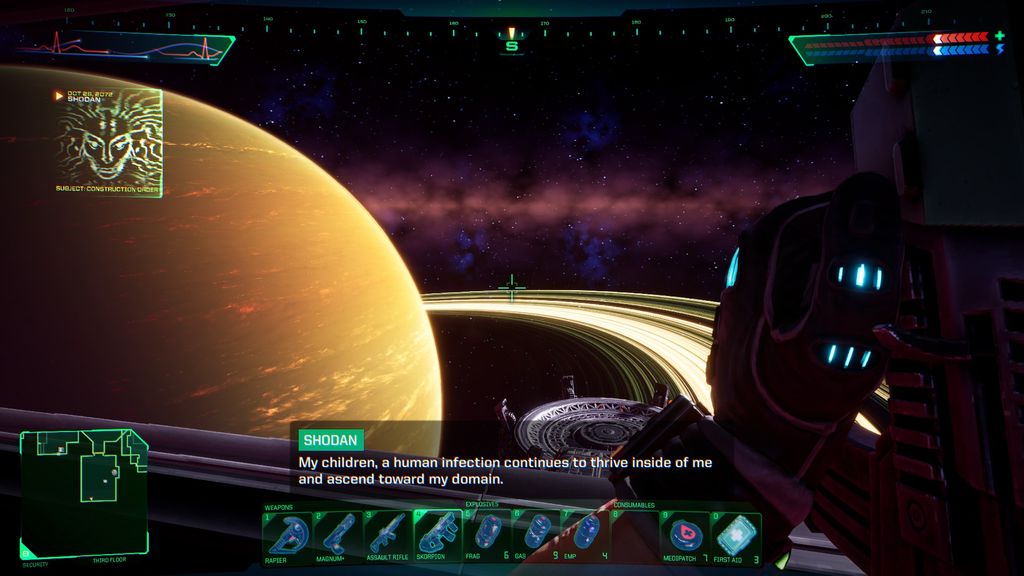Switch to the Skorpion weapon
1024x576 pixels.
pyautogui.click(x=437, y=537)
